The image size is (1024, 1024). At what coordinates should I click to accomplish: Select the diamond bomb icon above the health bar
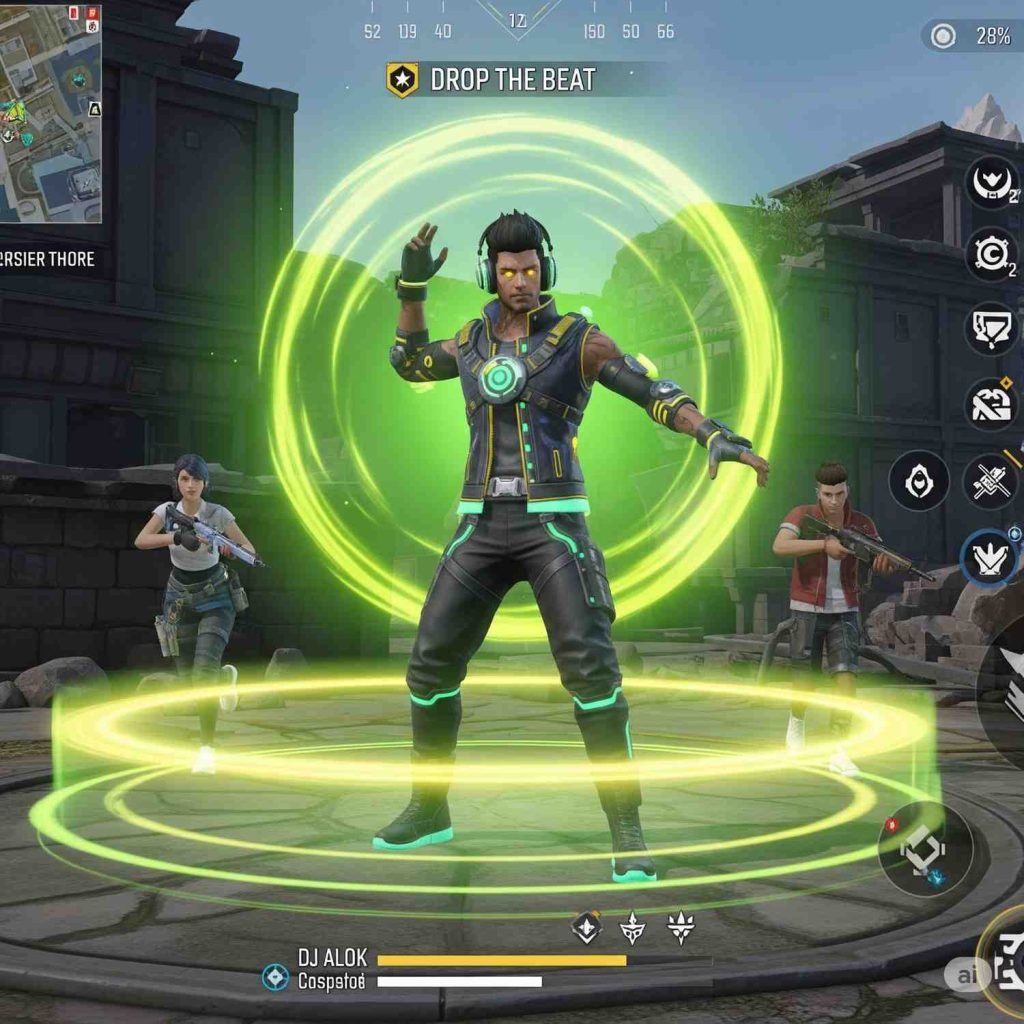(586, 928)
